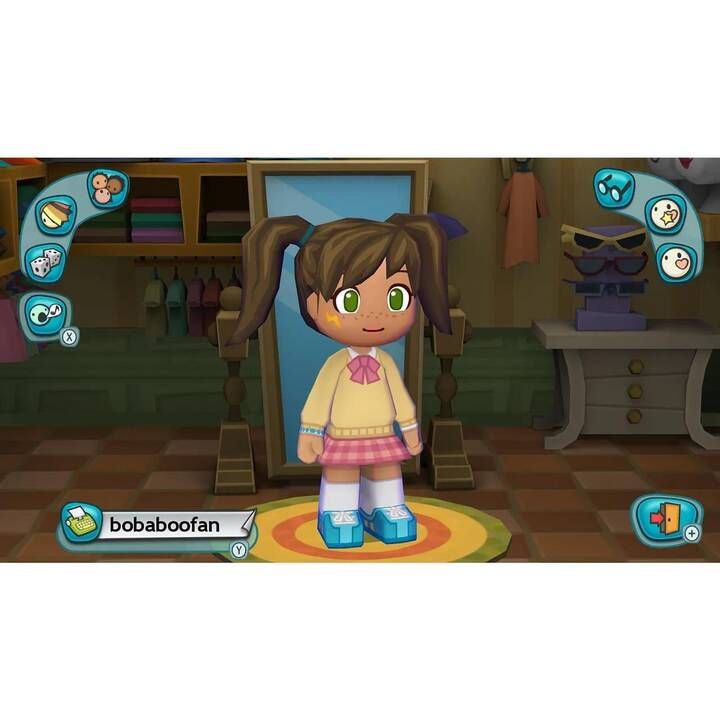The width and height of the screenshot is (720, 720).
Task: Select the heart cheek face option
Action: (677, 262)
